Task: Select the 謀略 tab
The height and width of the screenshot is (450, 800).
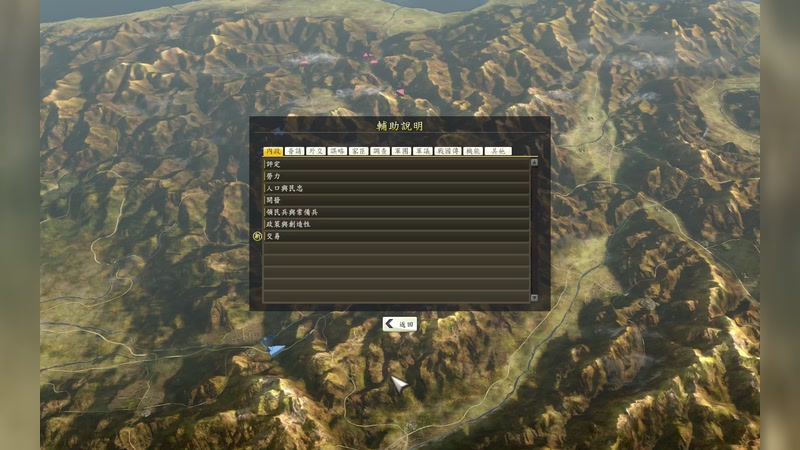Action: click(337, 151)
